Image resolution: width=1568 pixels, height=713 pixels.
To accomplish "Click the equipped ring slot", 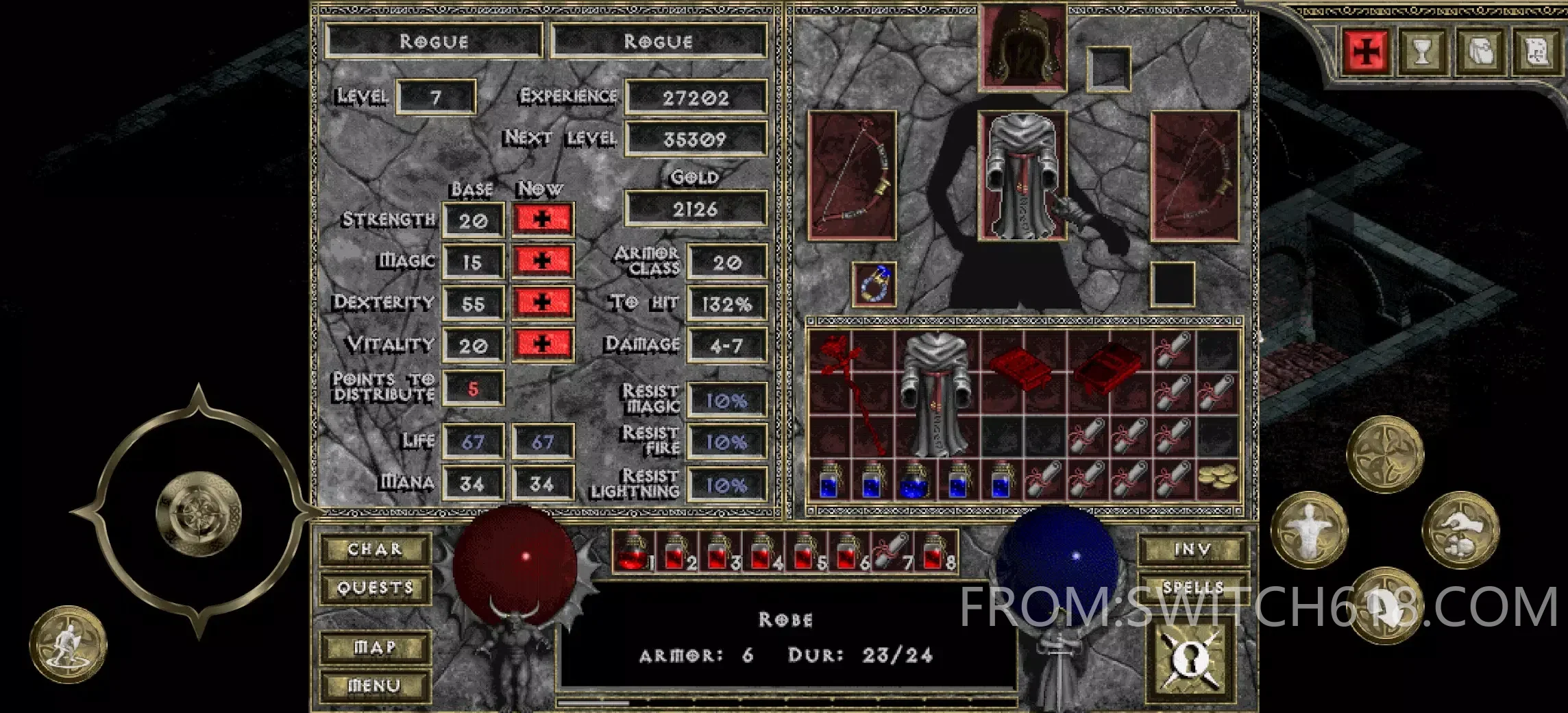I will point(874,285).
